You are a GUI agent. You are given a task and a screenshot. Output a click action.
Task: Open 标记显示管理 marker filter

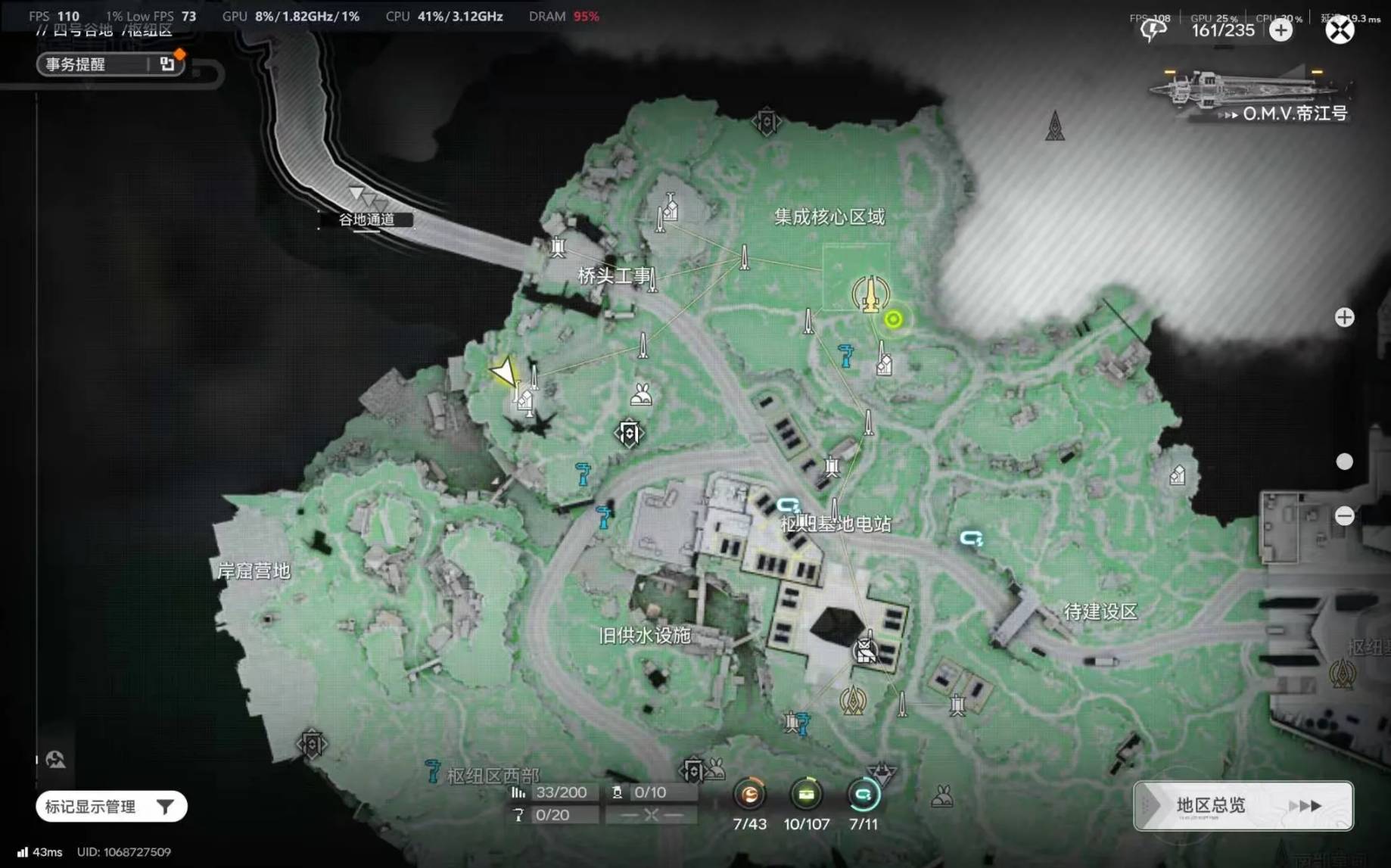tap(110, 807)
